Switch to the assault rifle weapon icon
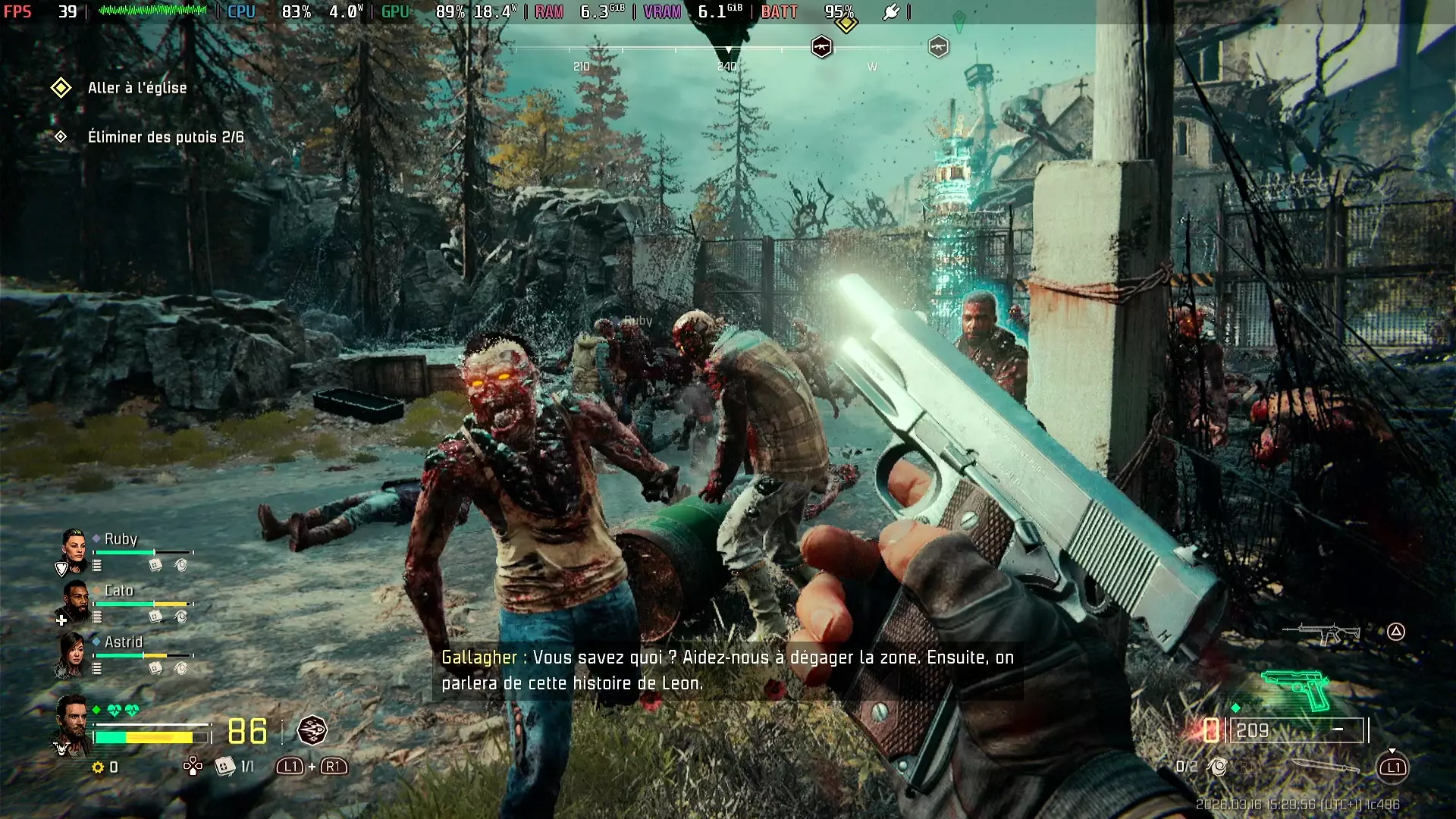The width and height of the screenshot is (1456, 819). pyautogui.click(x=1320, y=632)
